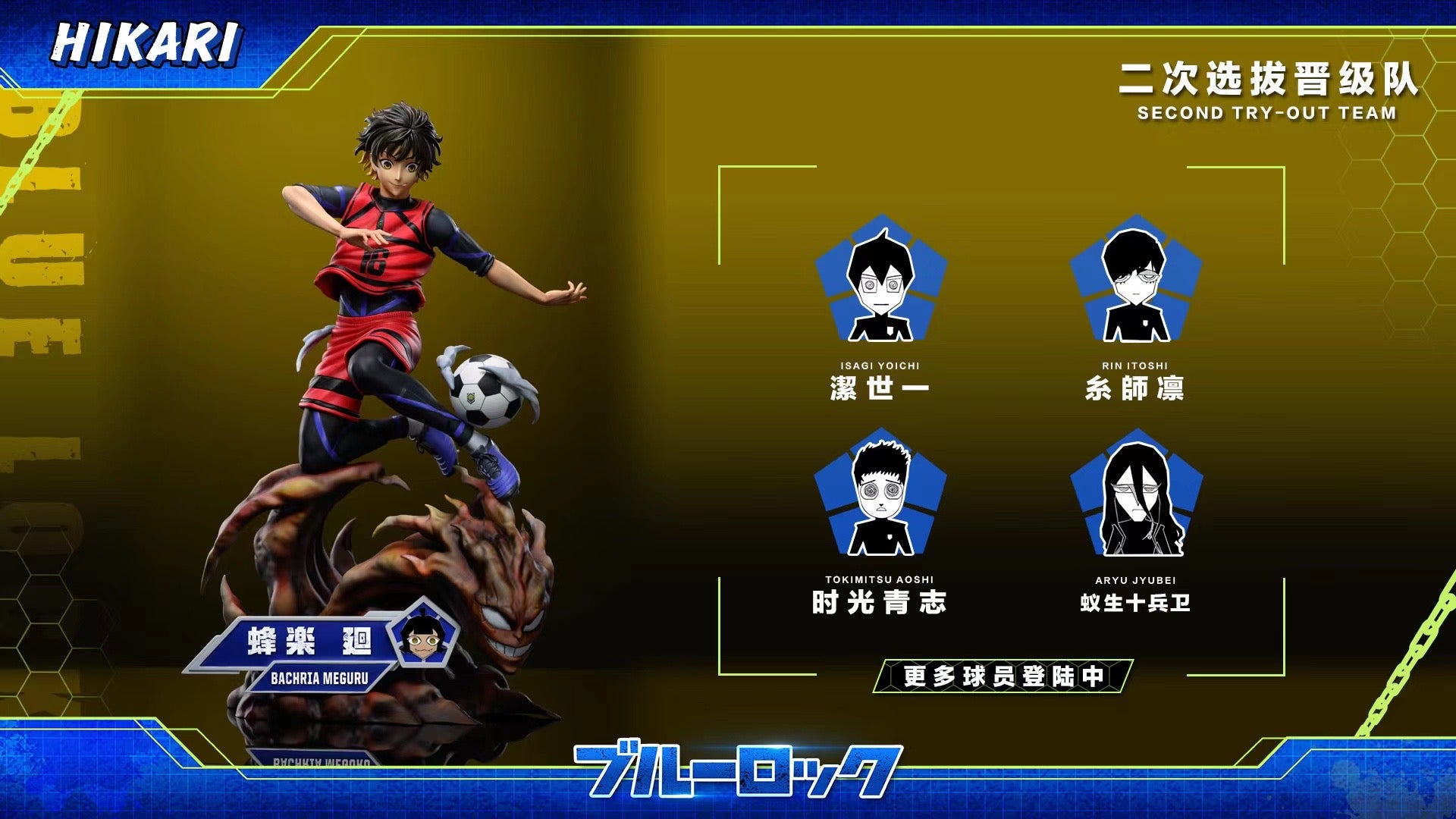Select the Isagi Yoichi character portrait
Viewport: 1456px width, 819px height.
pyautogui.click(x=880, y=282)
